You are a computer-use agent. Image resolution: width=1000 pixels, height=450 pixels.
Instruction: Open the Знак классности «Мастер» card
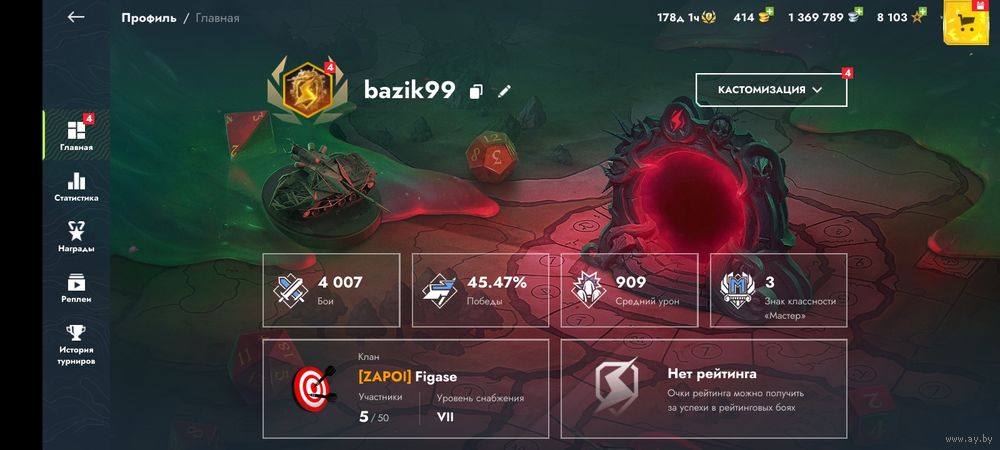pyautogui.click(x=777, y=289)
